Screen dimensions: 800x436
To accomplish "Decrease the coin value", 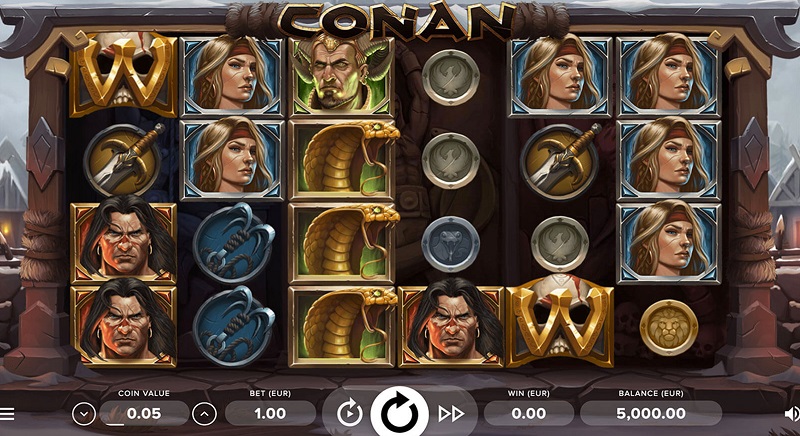I will point(84,412).
